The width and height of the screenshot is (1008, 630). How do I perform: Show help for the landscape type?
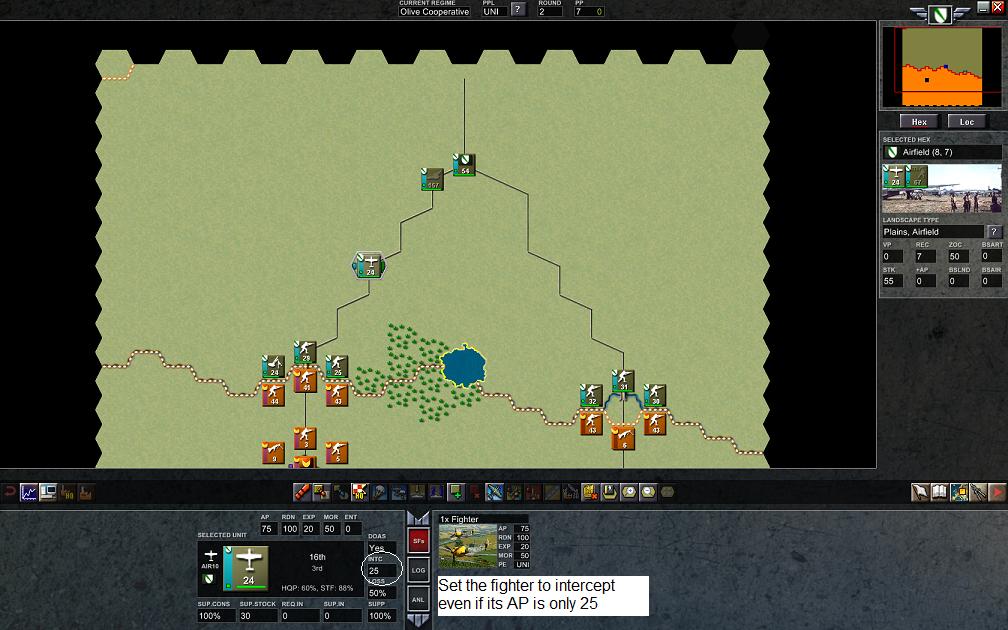[x=995, y=232]
